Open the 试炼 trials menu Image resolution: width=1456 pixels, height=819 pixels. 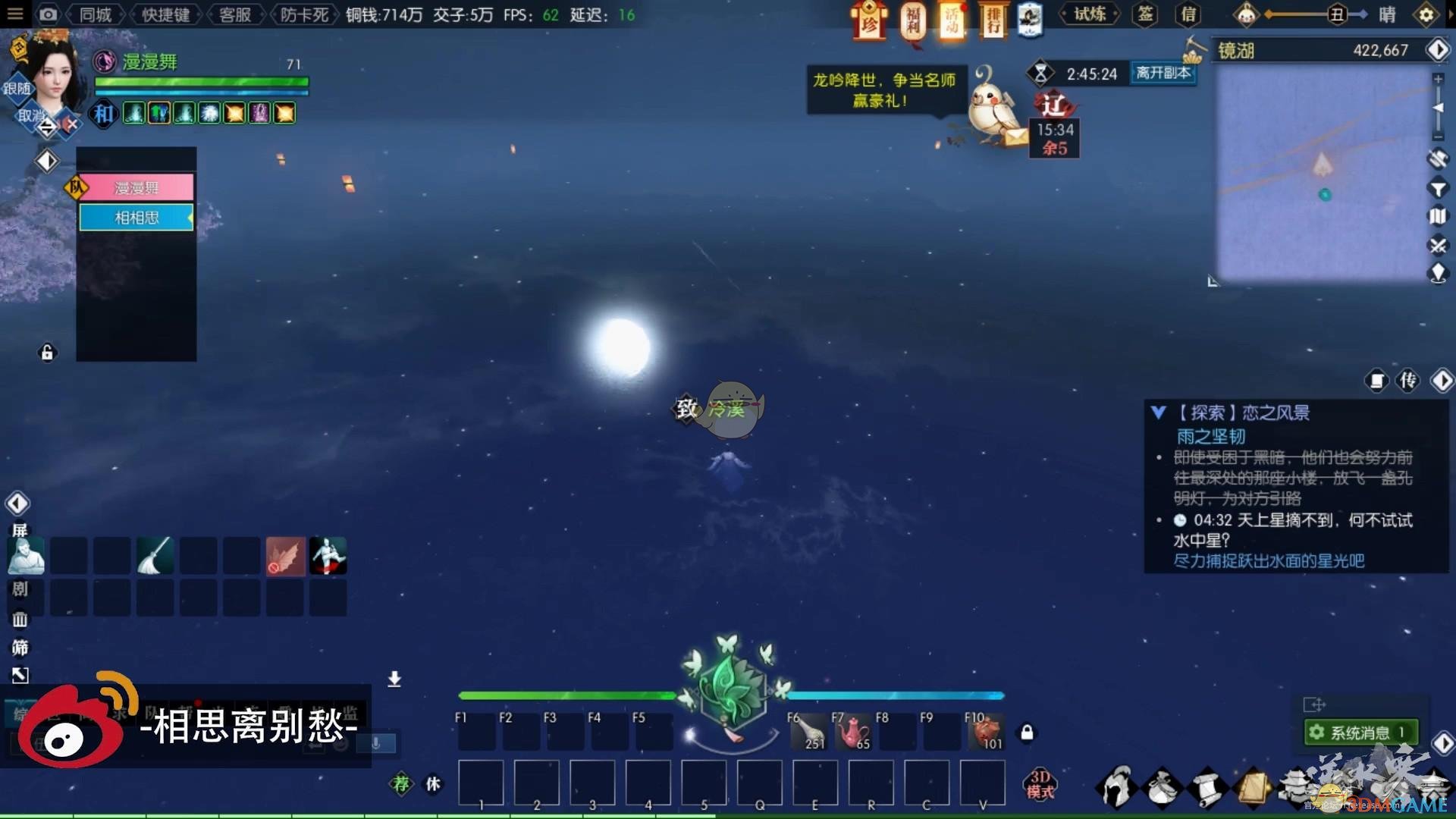point(1089,14)
